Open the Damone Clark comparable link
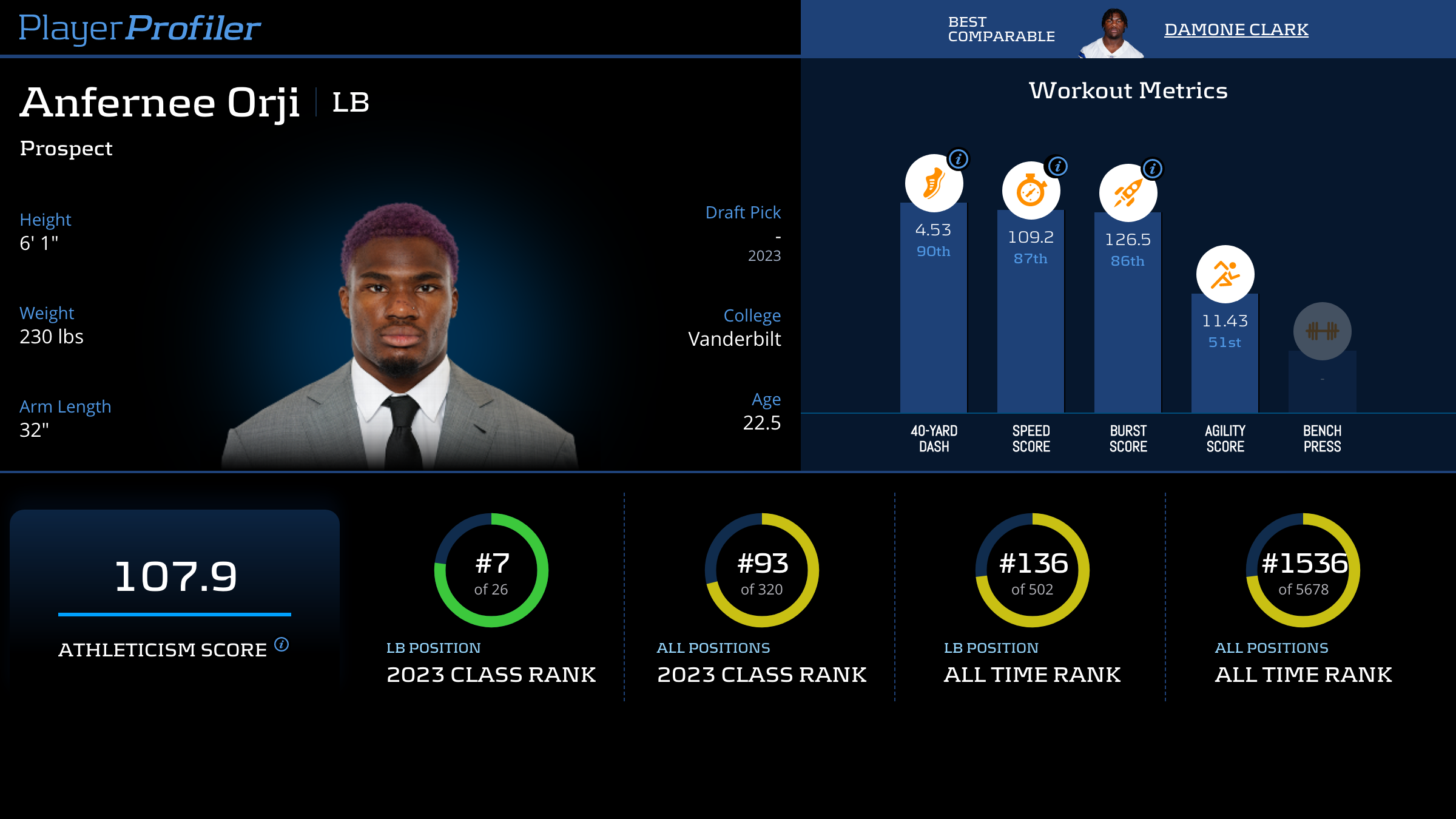Viewport: 1456px width, 819px height. pyautogui.click(x=1236, y=29)
